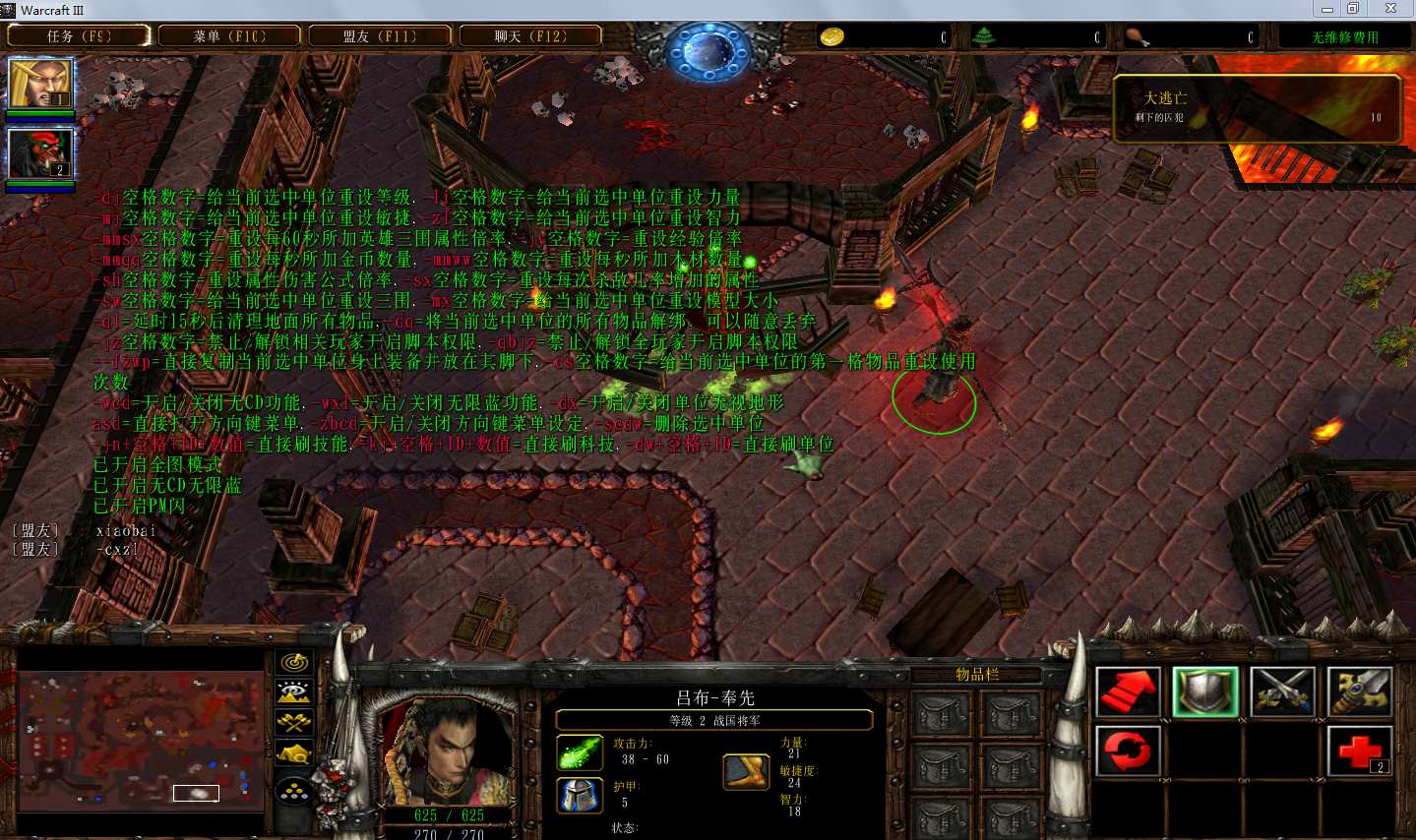Choose the crossed swords command icon
The image size is (1416, 840).
(x=1282, y=691)
